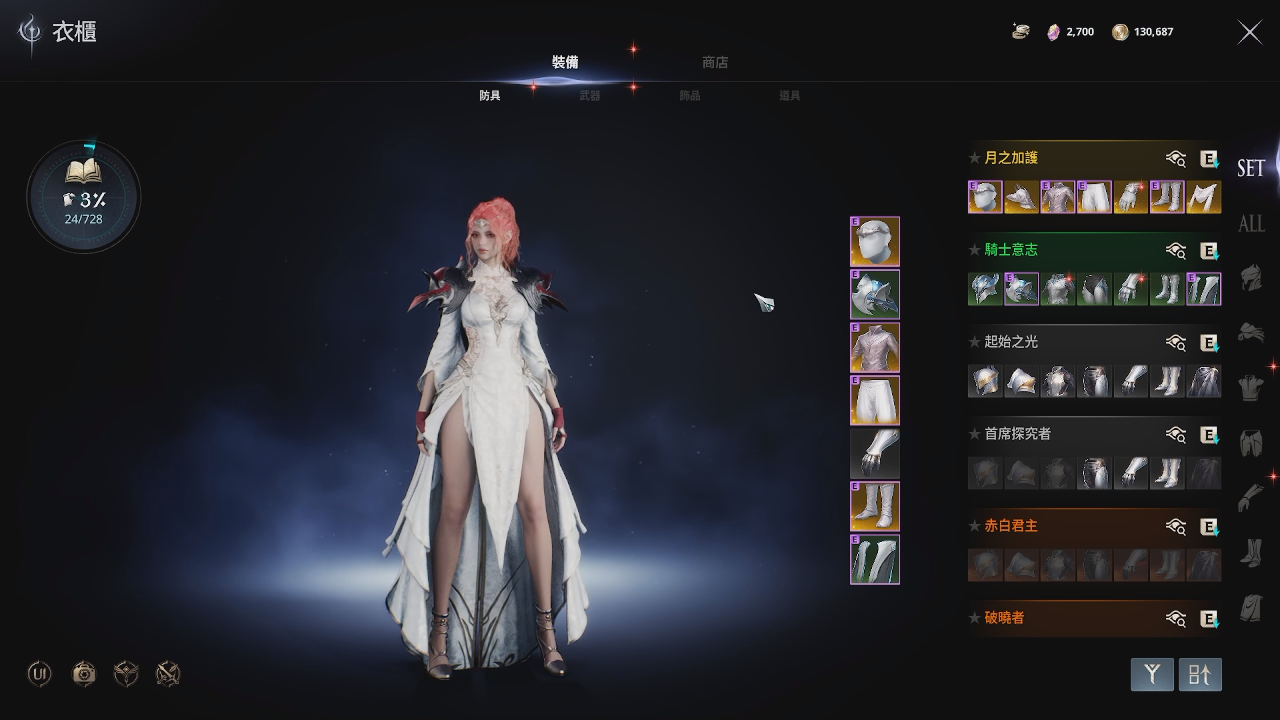
Task: Equip the 赤白君主 set
Action: [1209, 526]
